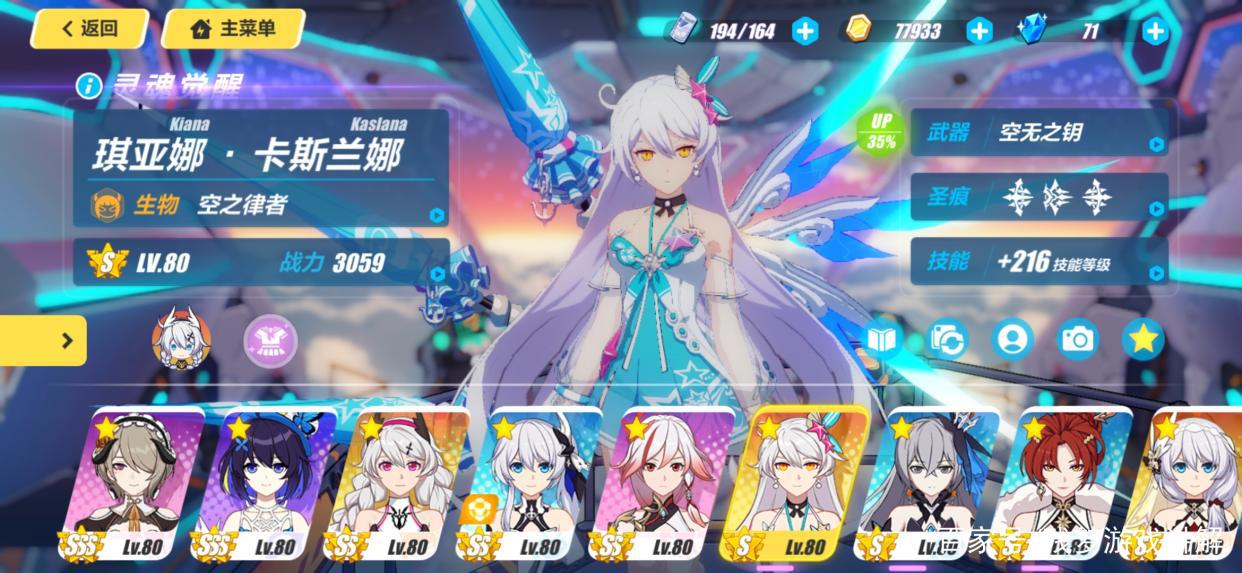Open the 圣痕 stigmata panel
This screenshot has width=1242, height=573.
click(1038, 197)
